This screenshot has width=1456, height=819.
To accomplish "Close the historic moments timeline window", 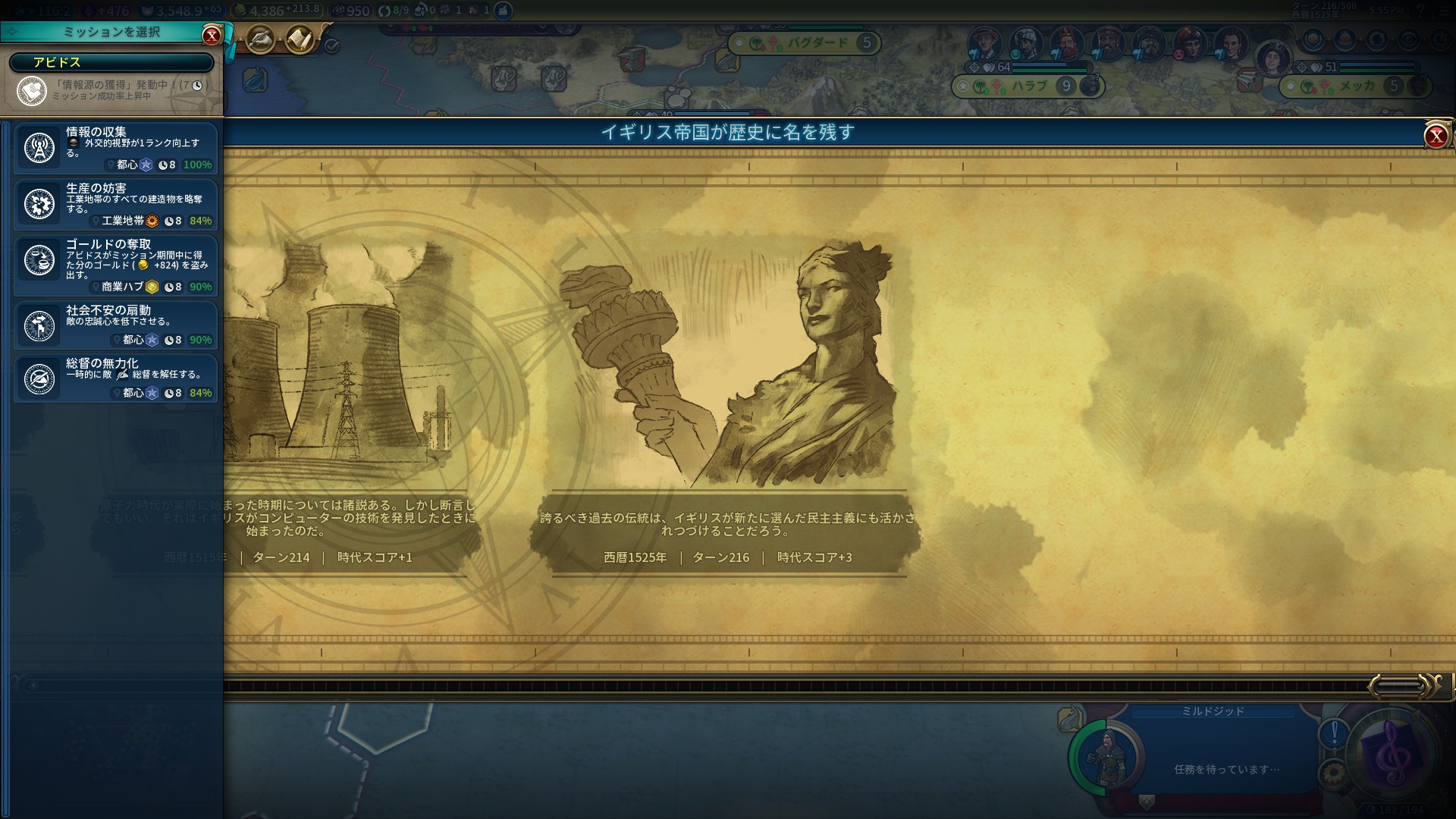I will pyautogui.click(x=1436, y=136).
